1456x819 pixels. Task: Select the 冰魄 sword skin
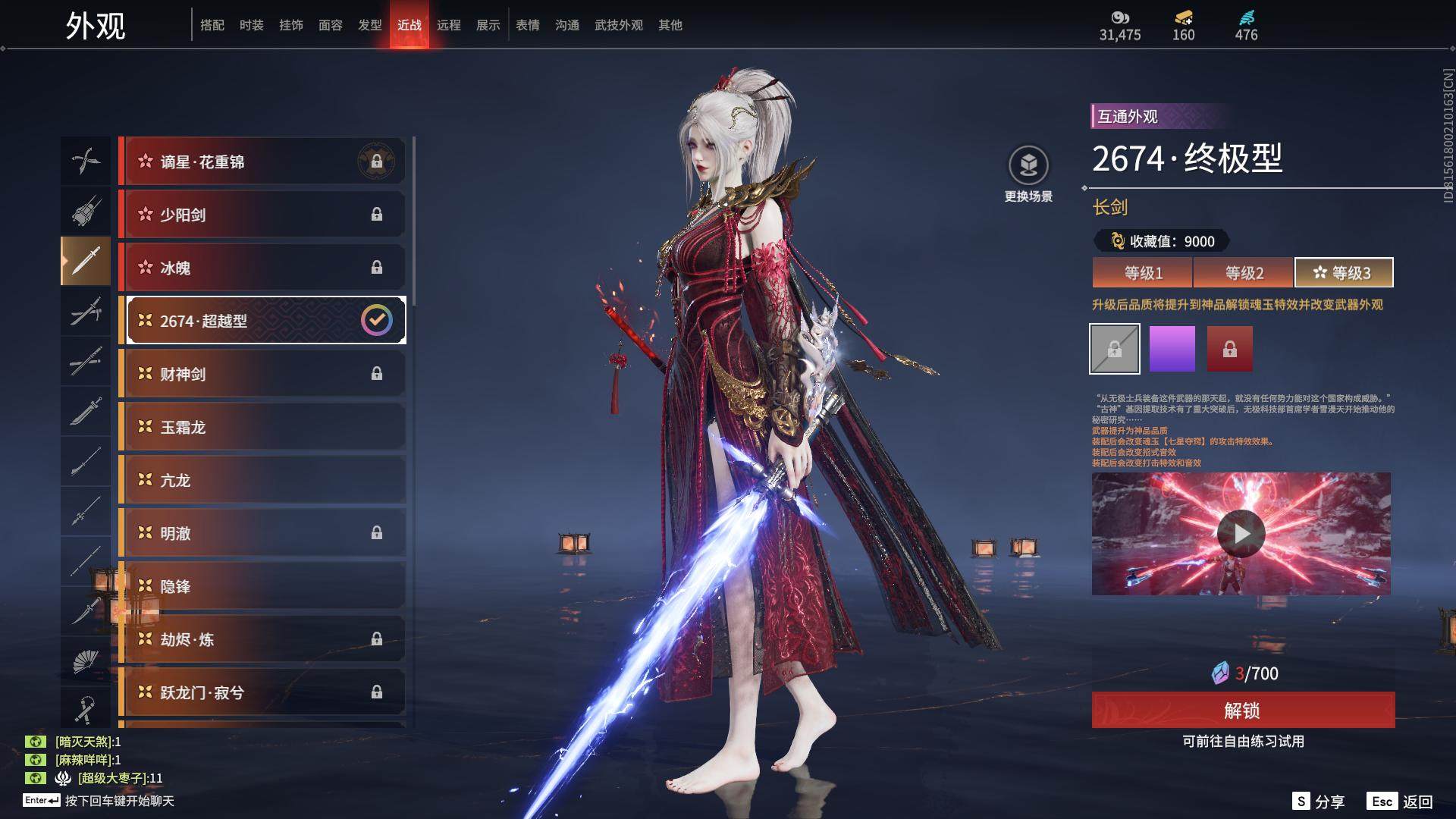(262, 268)
